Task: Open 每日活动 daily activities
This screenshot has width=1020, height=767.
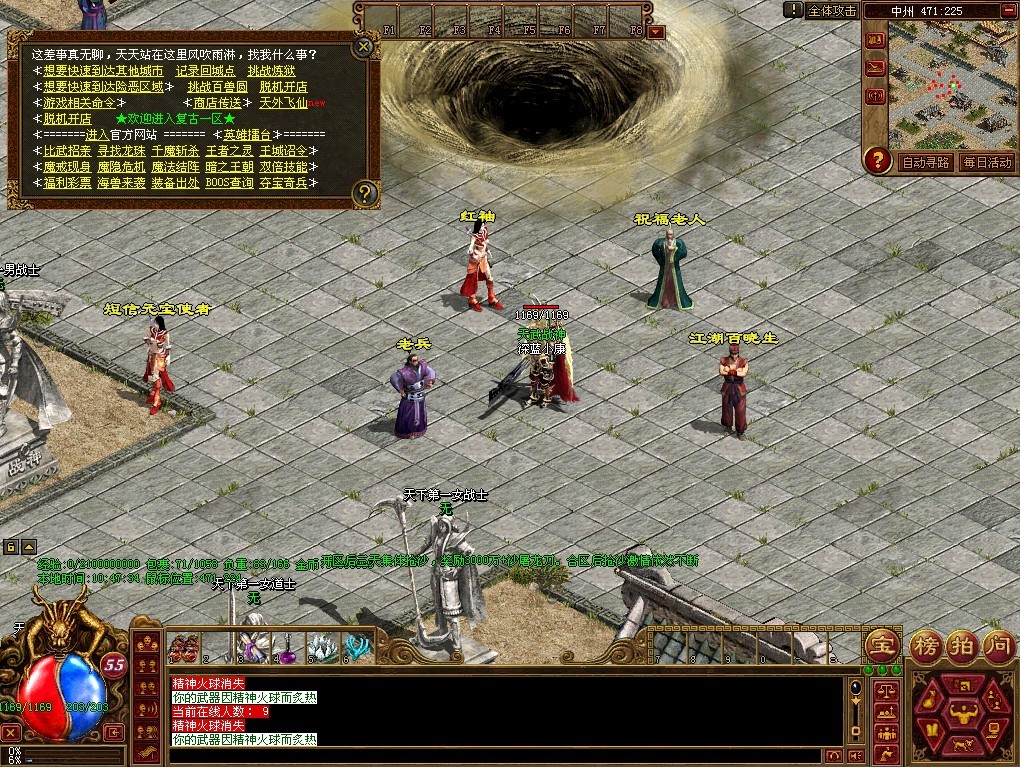Action: 987,162
